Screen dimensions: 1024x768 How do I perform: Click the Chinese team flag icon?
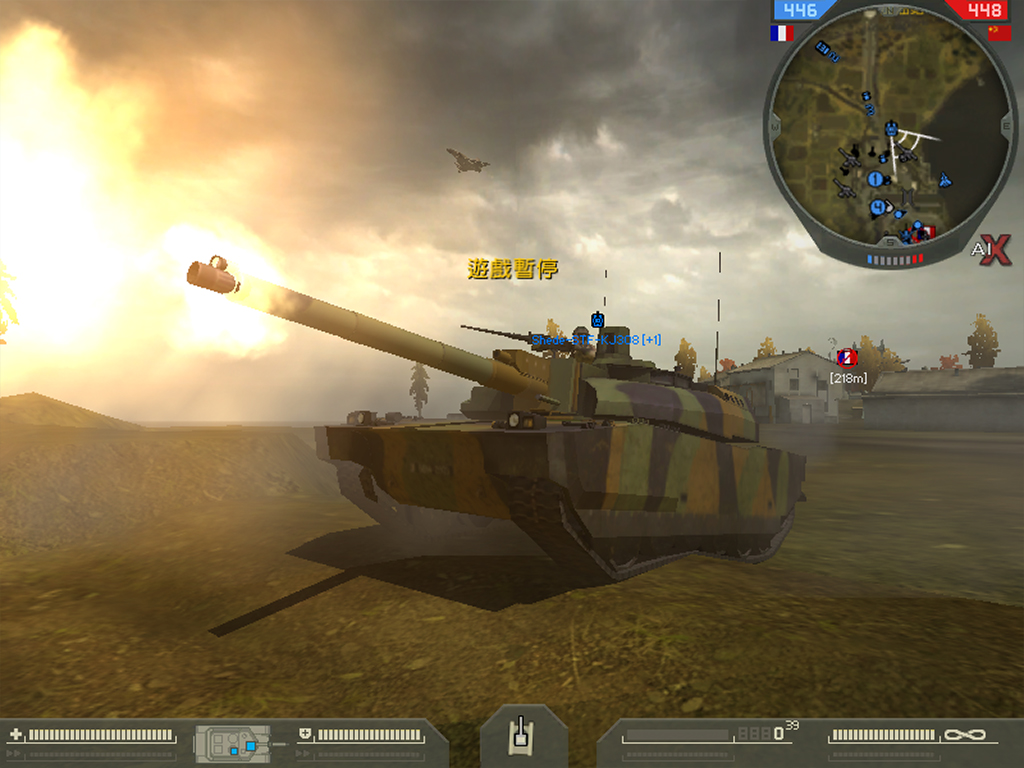(x=999, y=33)
